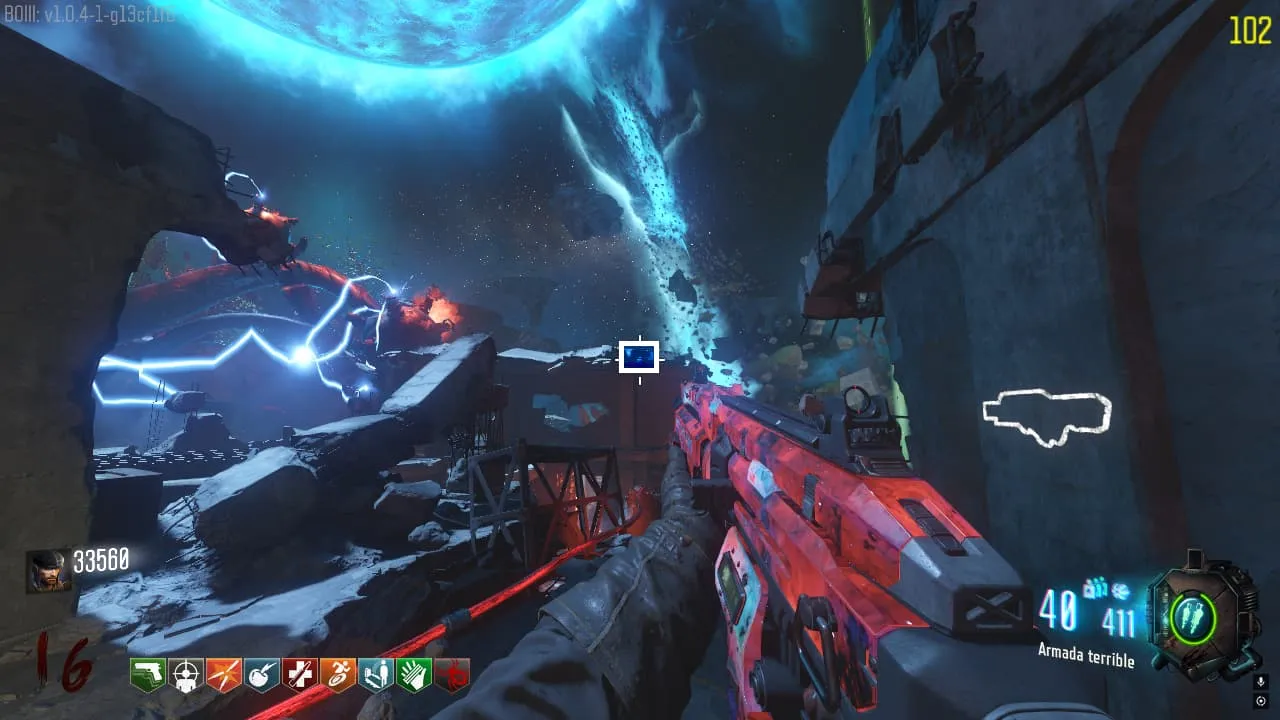Choose the Double Tap orange bullet perk

(x=223, y=676)
